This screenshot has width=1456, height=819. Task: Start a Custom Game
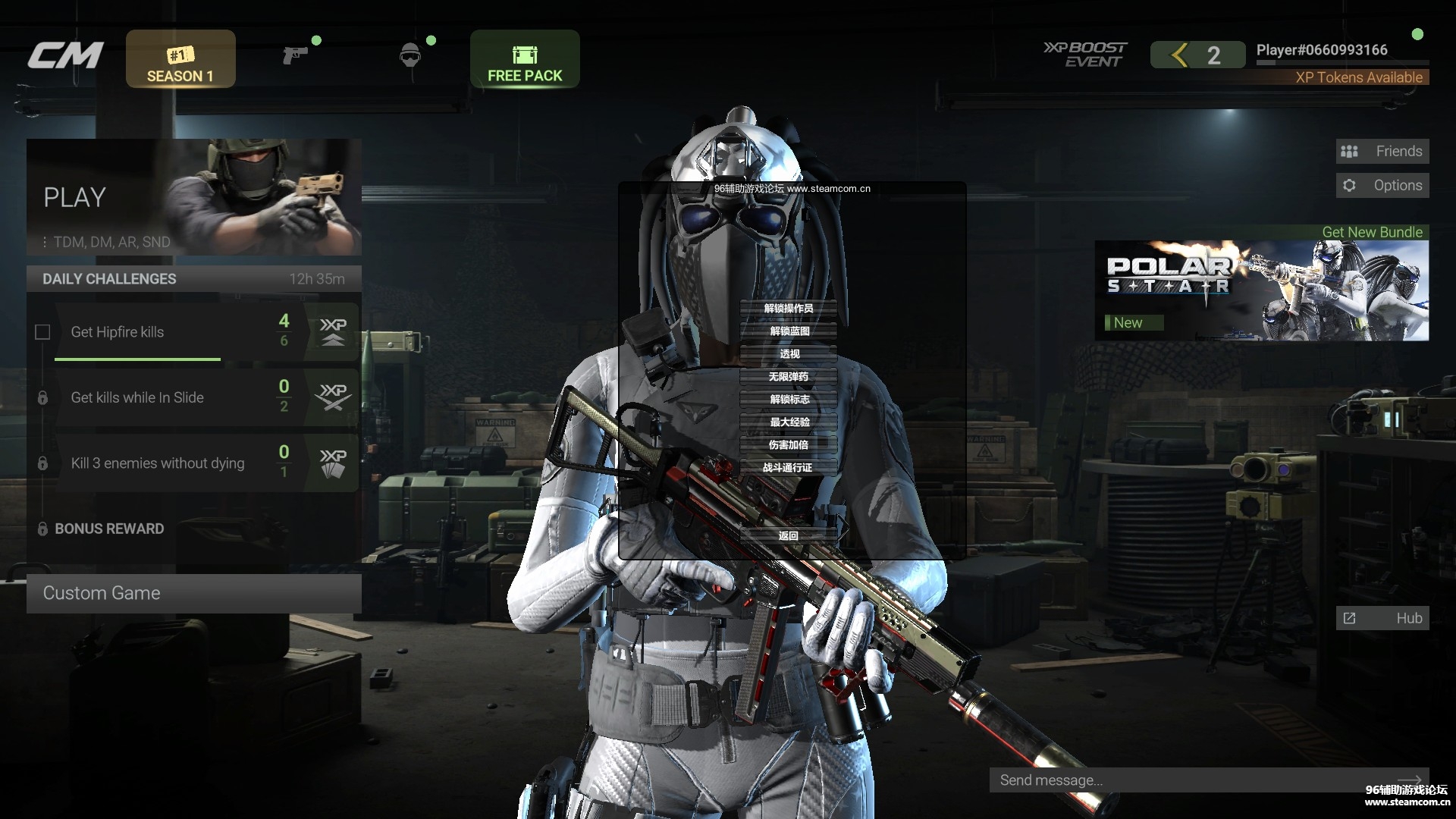coord(193,593)
